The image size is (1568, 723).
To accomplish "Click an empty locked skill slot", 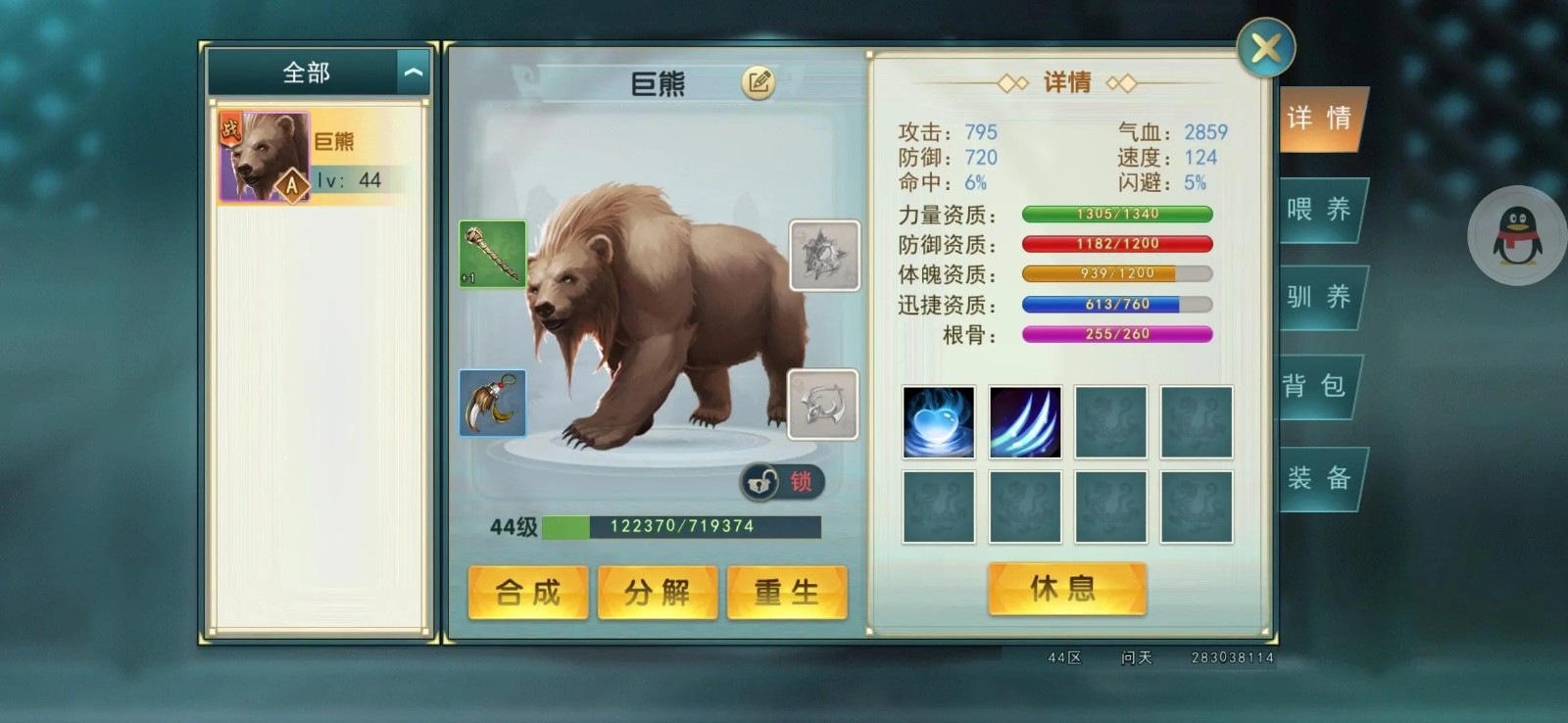I will tap(1109, 423).
